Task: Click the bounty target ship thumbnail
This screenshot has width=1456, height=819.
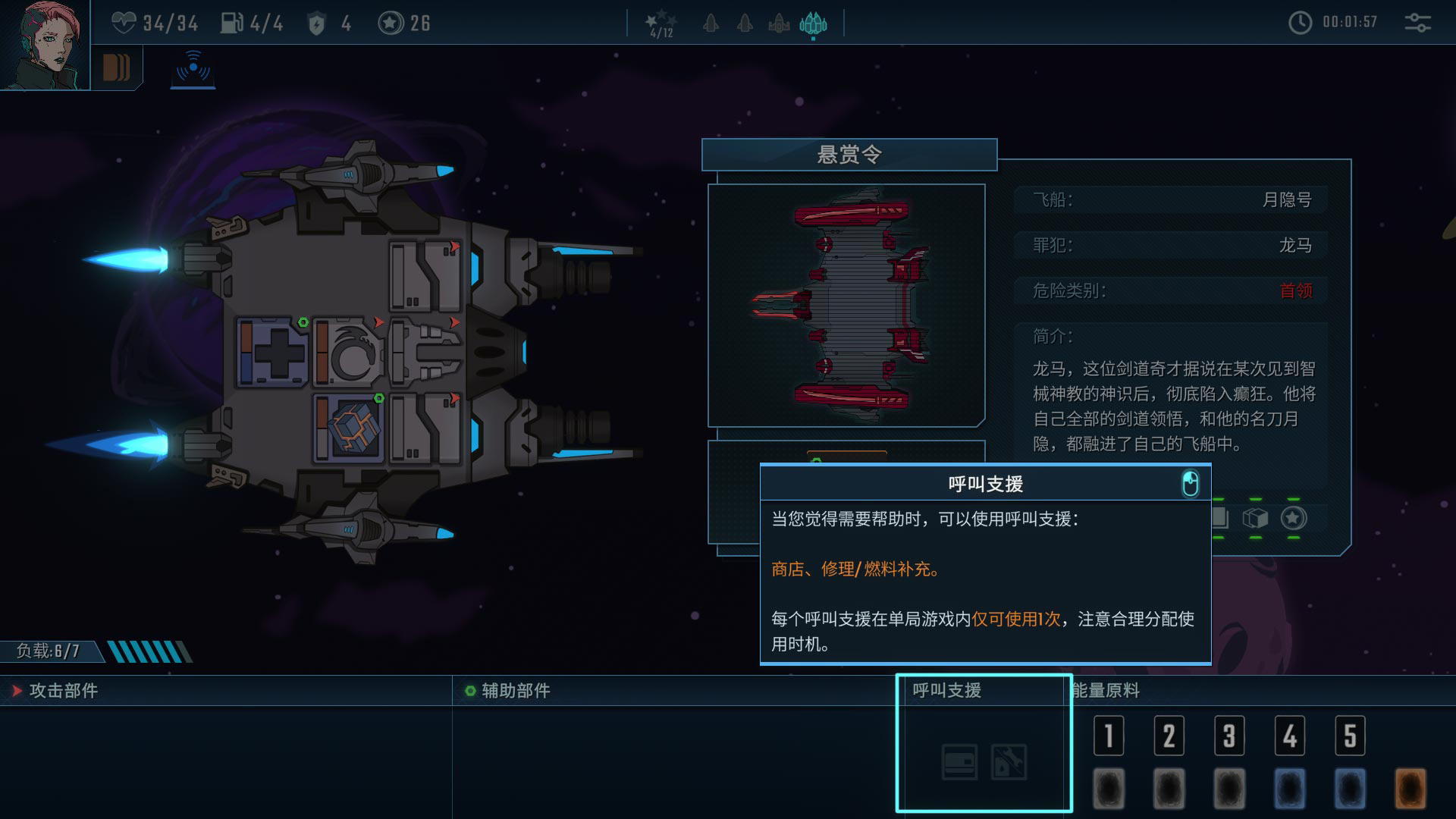Action: tap(846, 305)
